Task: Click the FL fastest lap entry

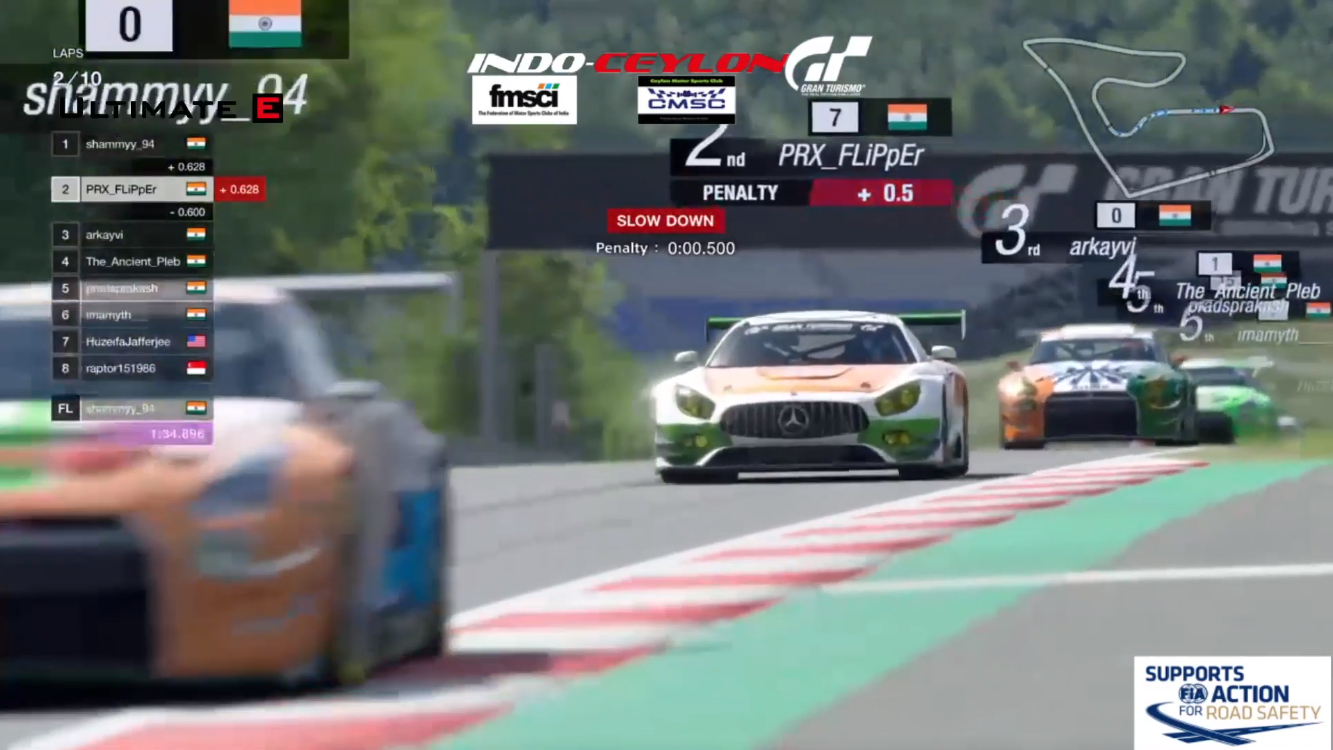Action: click(130, 409)
